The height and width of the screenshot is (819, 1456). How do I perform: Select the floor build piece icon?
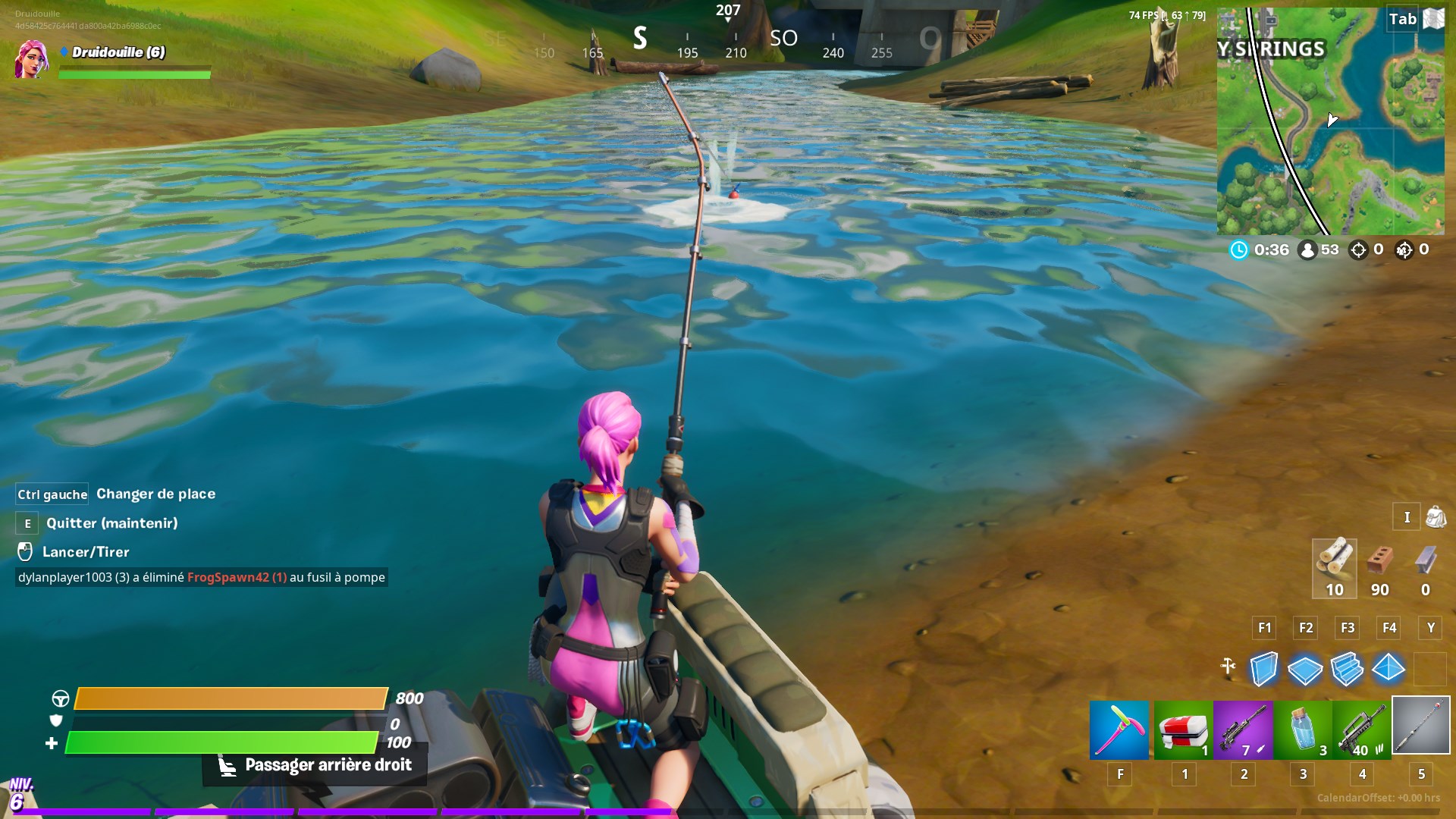click(1307, 670)
